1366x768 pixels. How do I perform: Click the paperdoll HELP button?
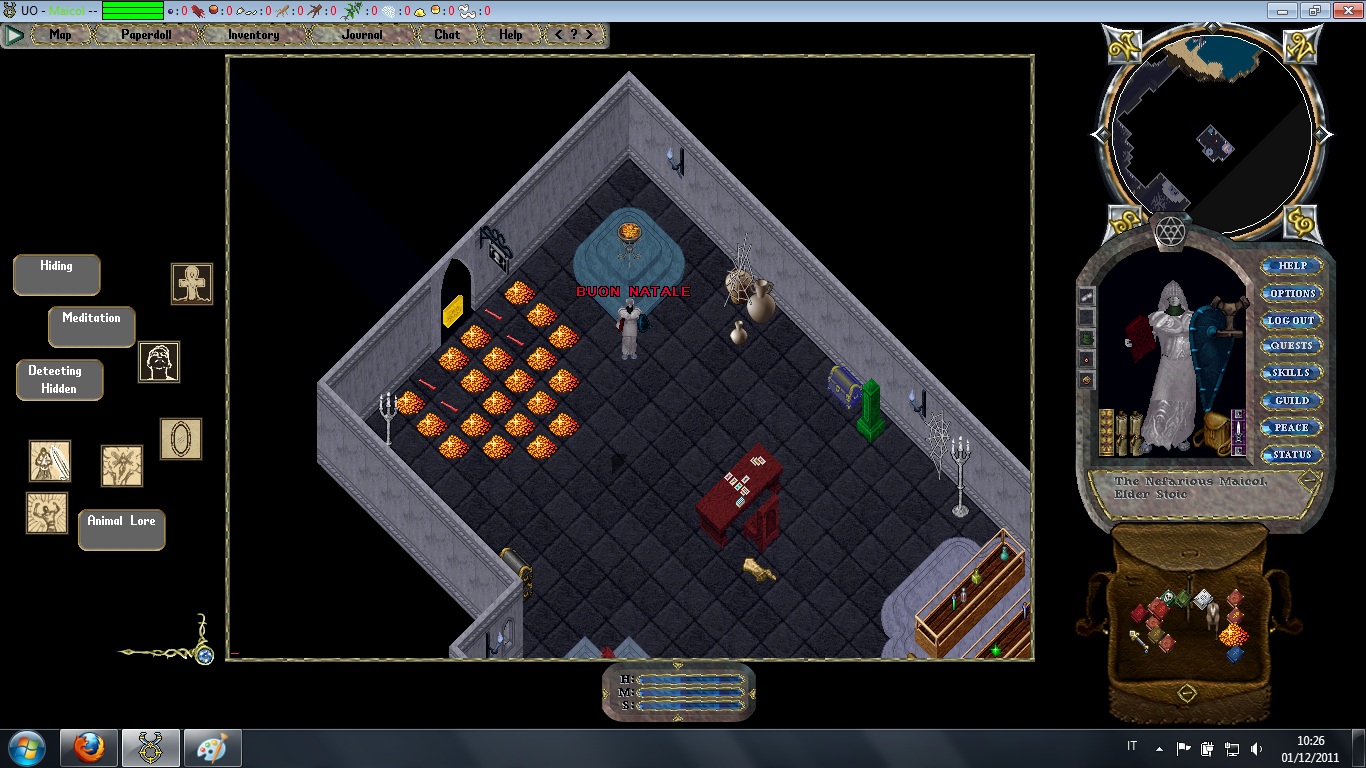click(x=1292, y=266)
